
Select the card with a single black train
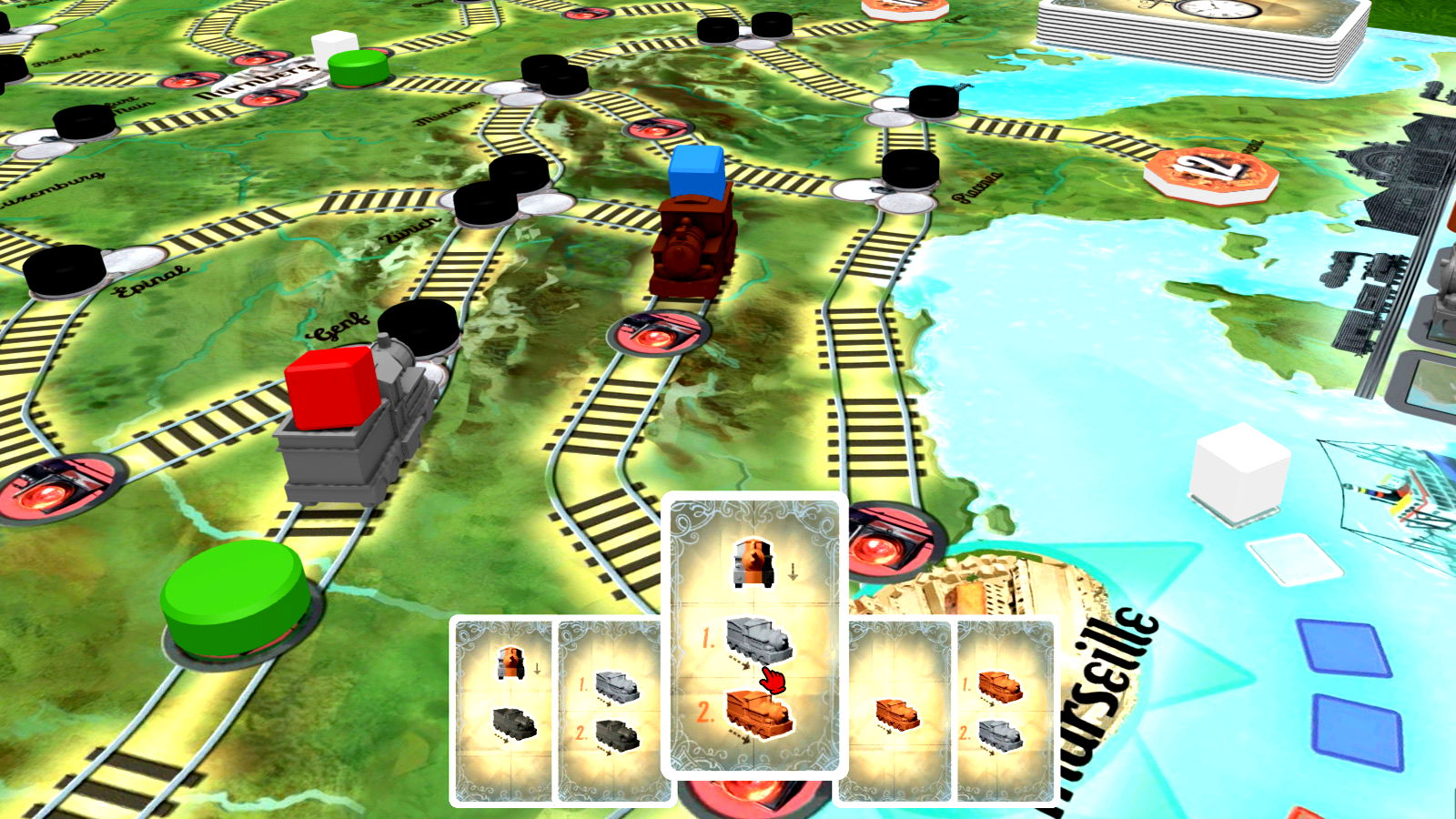tap(503, 712)
